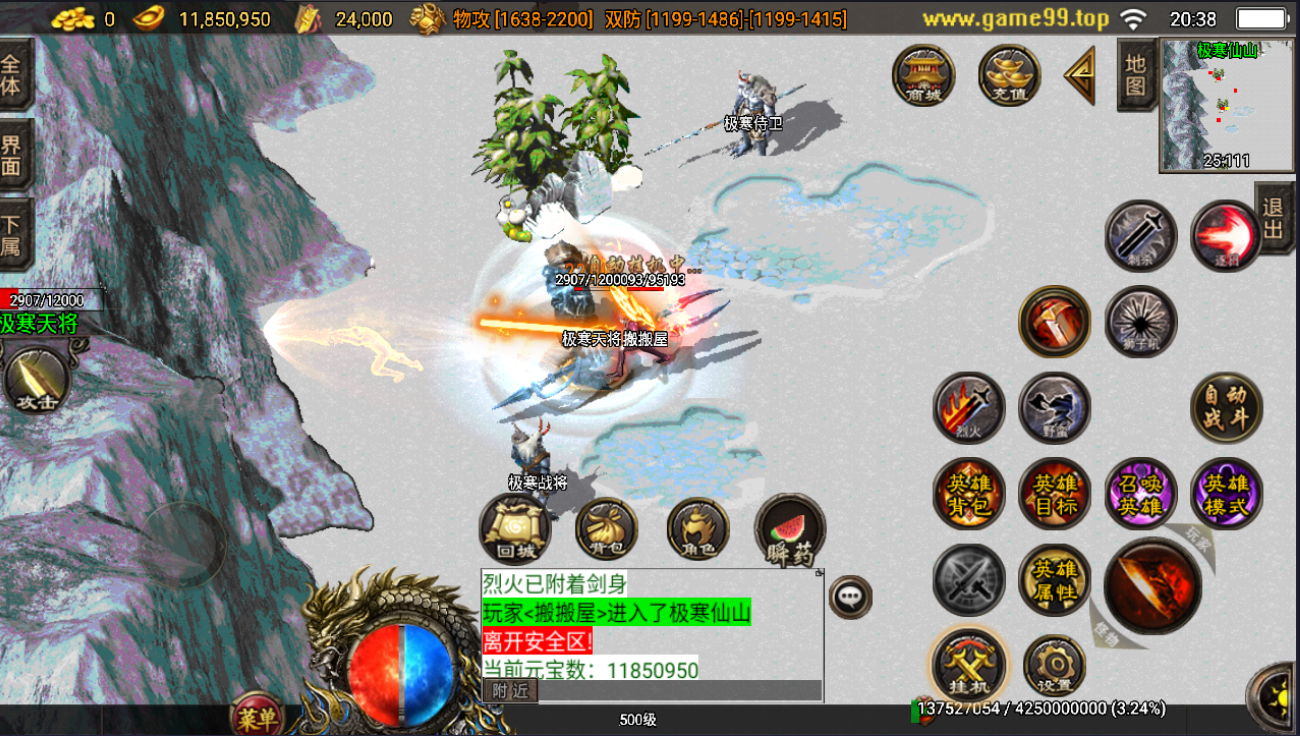Use the 狮子吼 lion roar skill

(1141, 322)
